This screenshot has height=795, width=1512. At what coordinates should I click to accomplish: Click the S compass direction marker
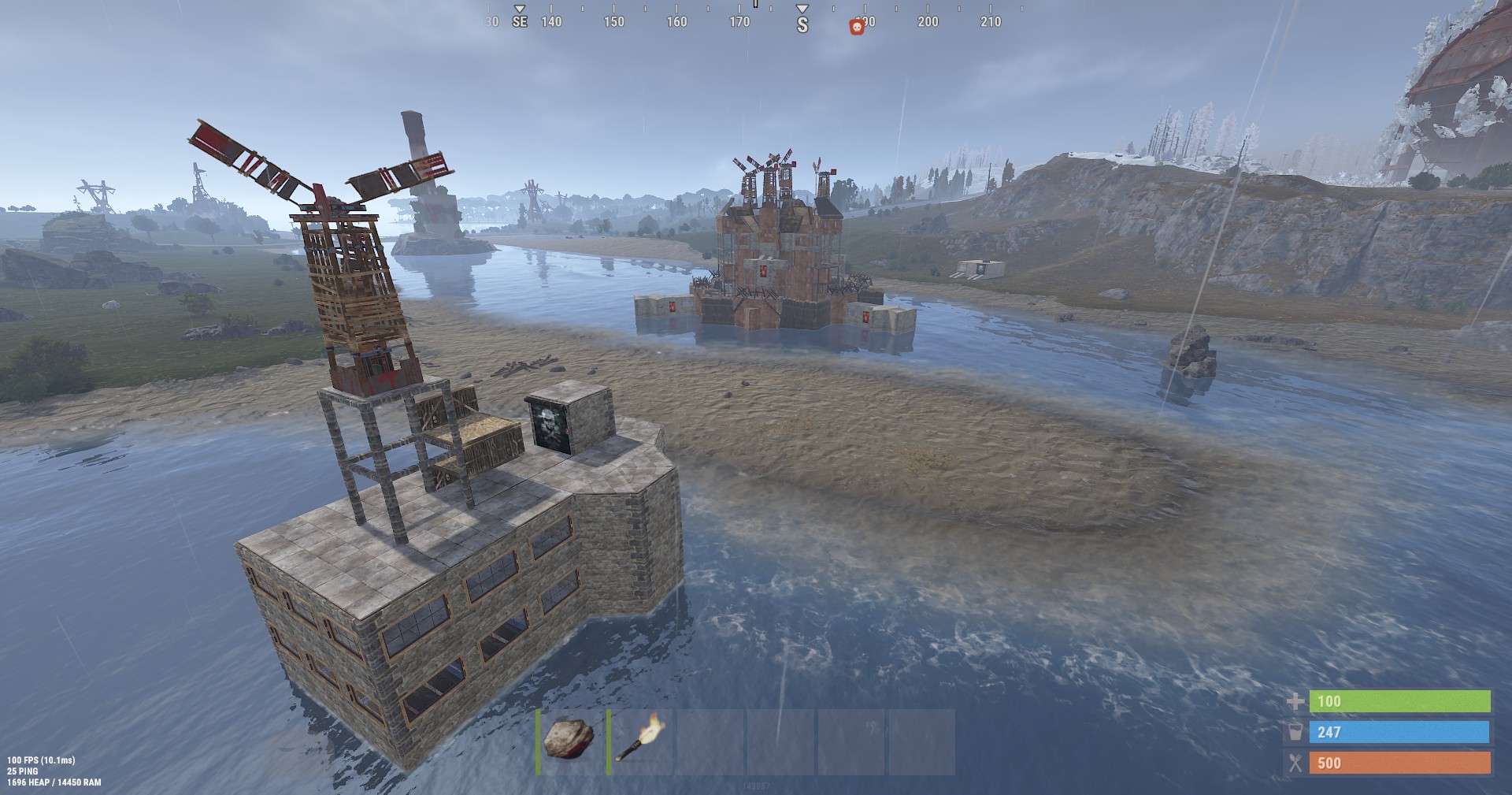coord(801,23)
